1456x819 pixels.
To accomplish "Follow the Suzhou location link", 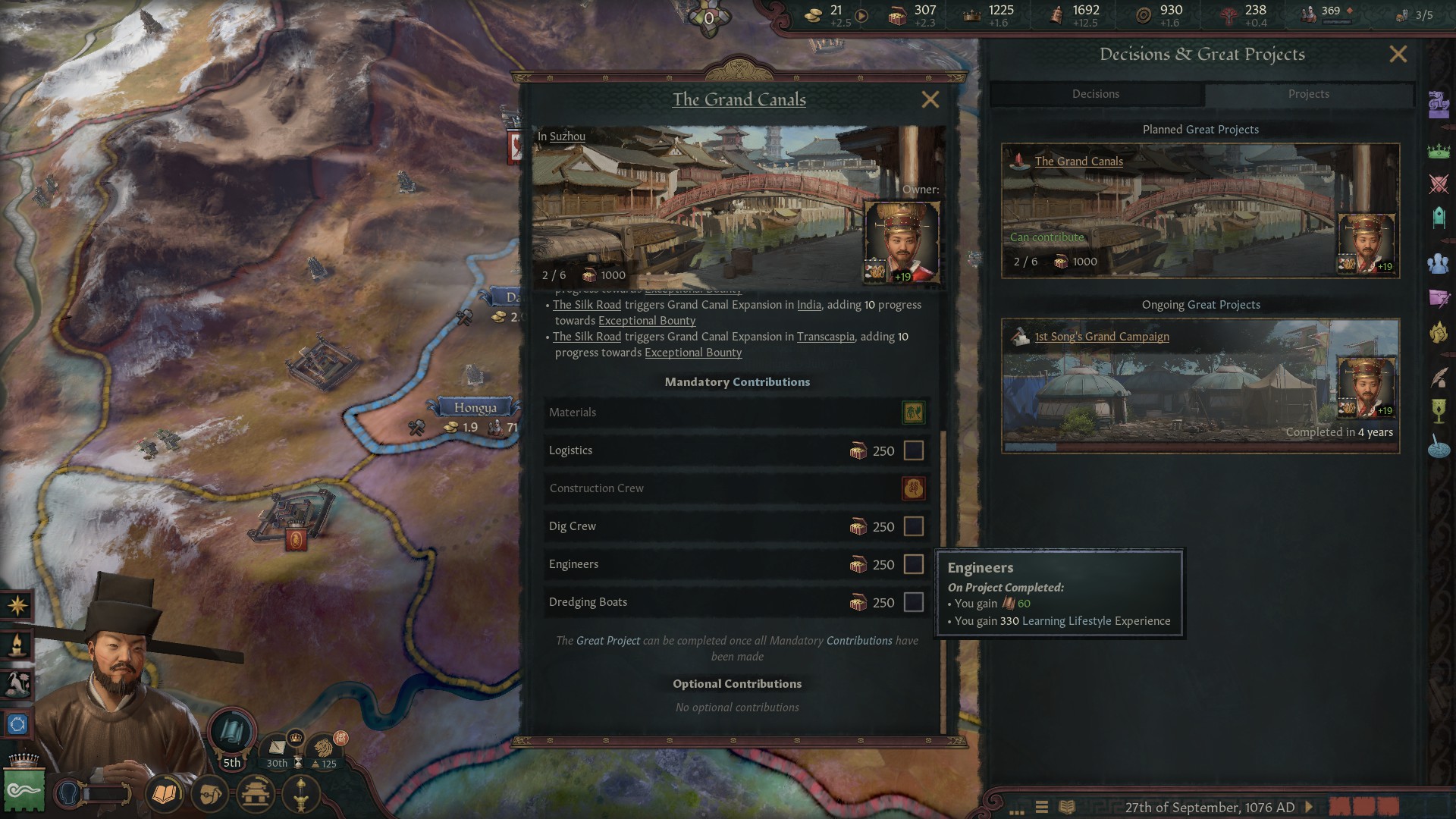I will [x=567, y=136].
